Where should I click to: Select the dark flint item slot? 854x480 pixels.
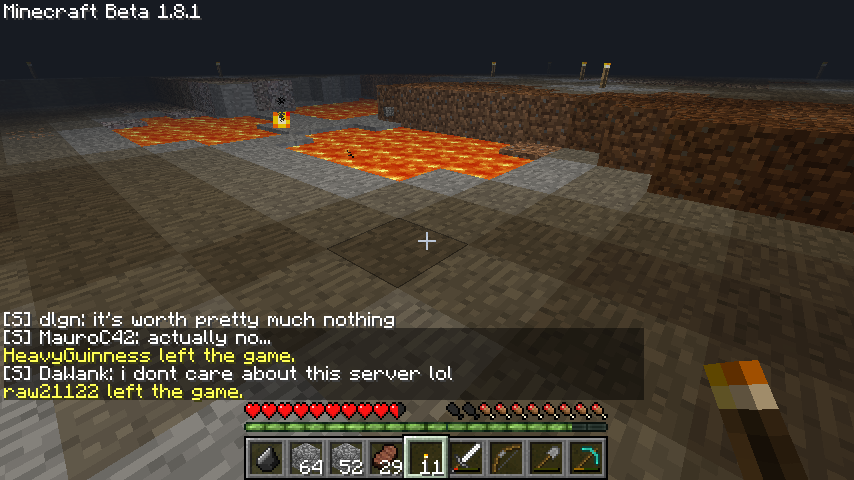tap(266, 459)
